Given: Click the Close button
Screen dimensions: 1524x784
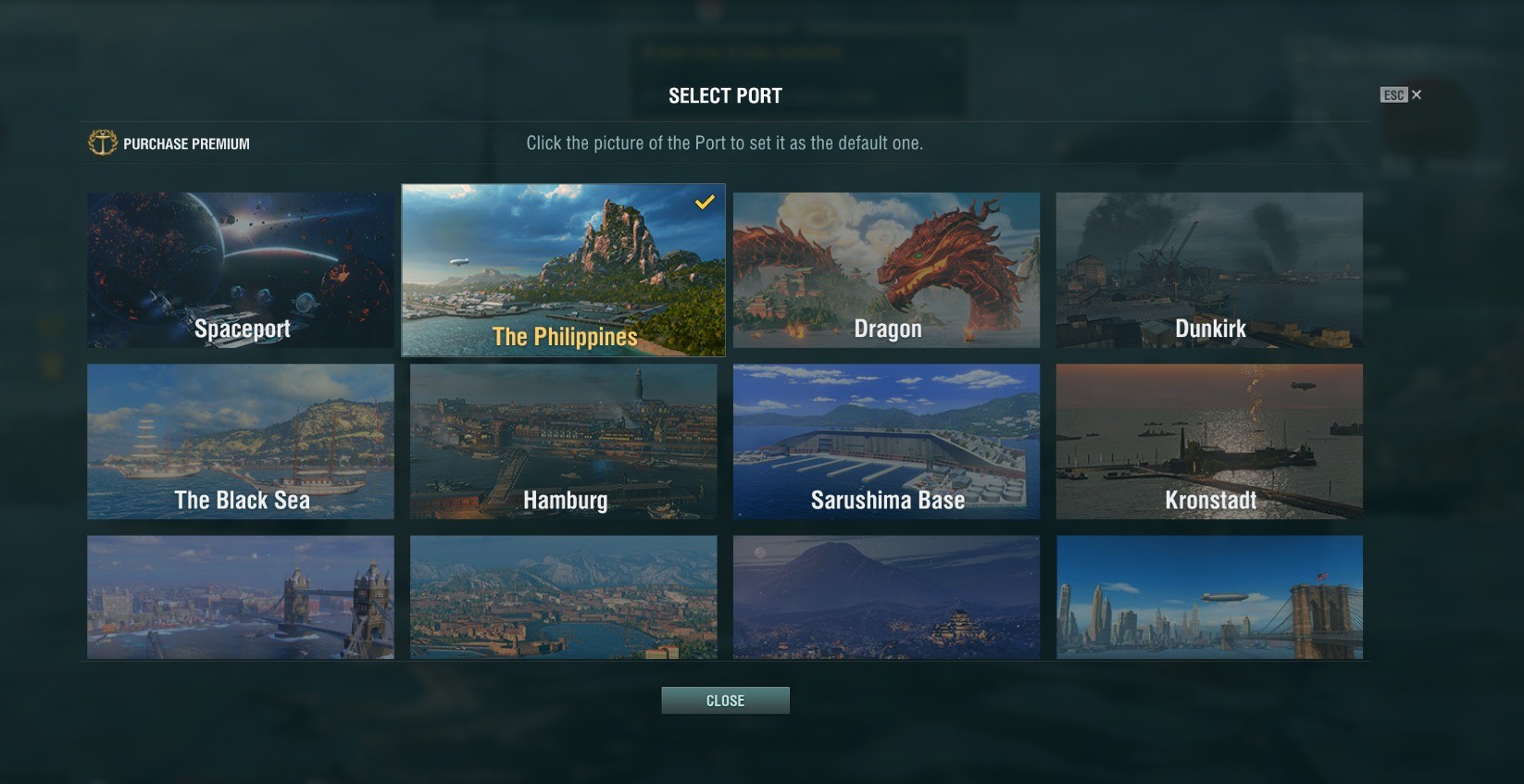Looking at the screenshot, I should coord(725,701).
